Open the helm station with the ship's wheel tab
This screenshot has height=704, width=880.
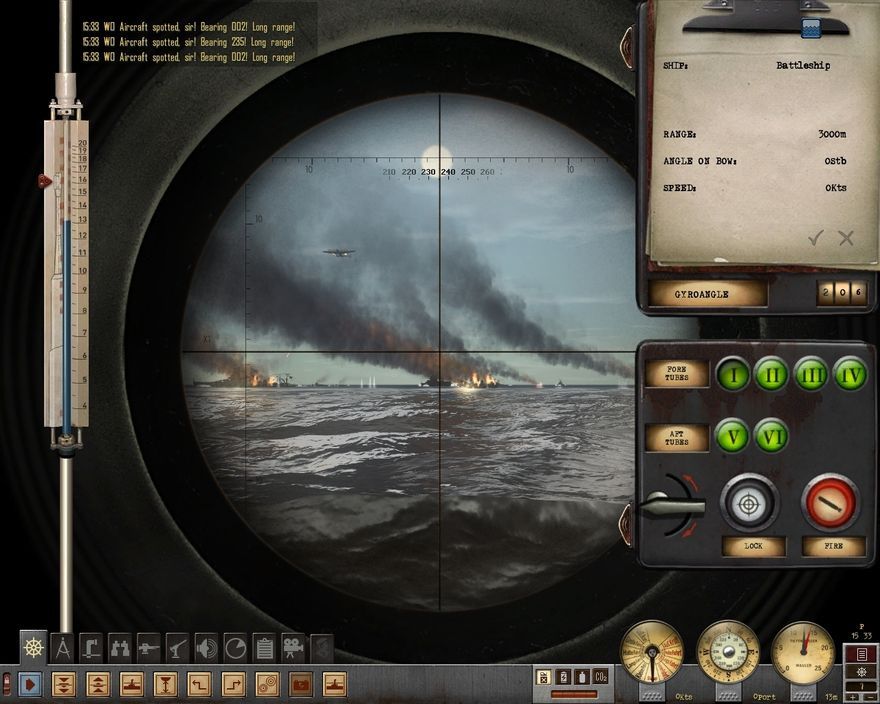pyautogui.click(x=34, y=648)
